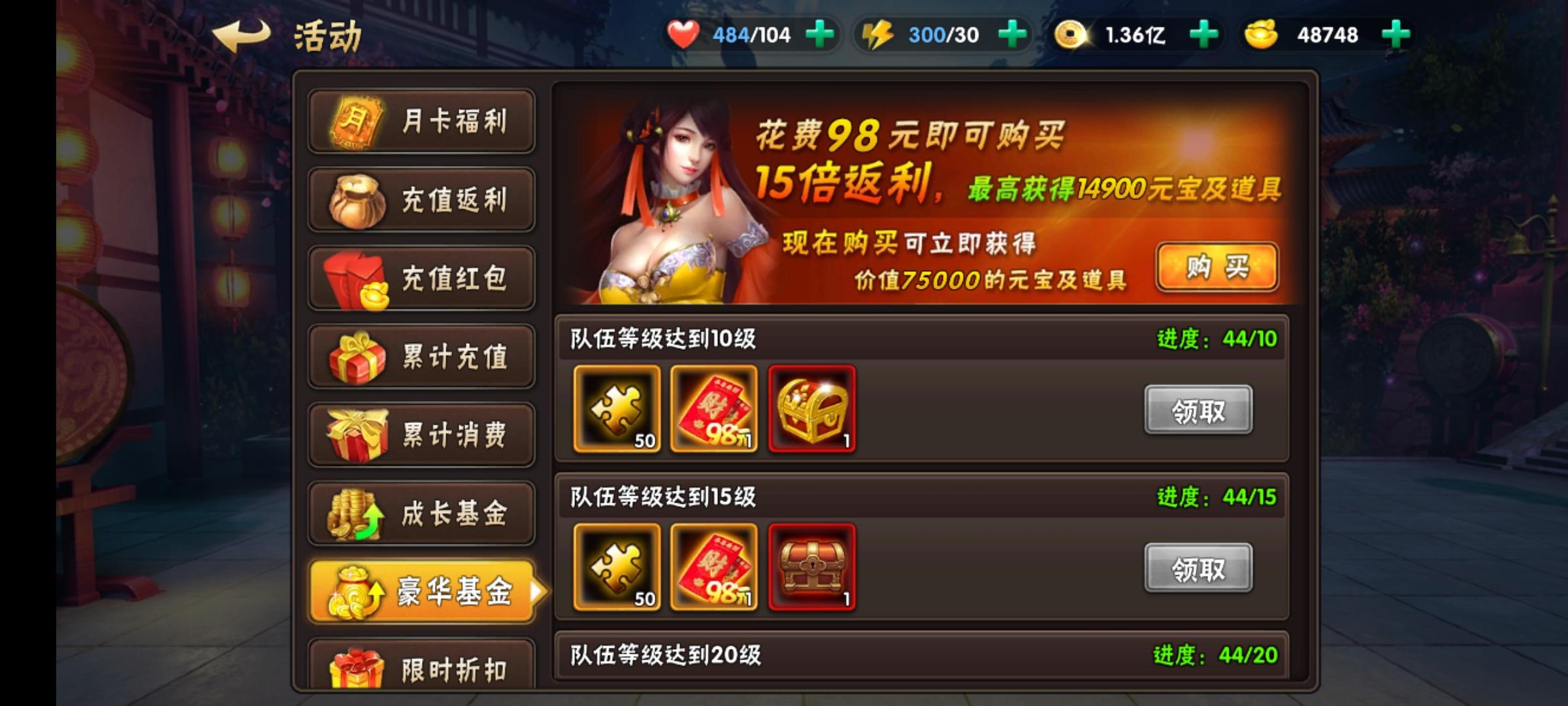The width and height of the screenshot is (1568, 706).
Task: Click the 成长基金 rising coins icon
Action: (356, 513)
